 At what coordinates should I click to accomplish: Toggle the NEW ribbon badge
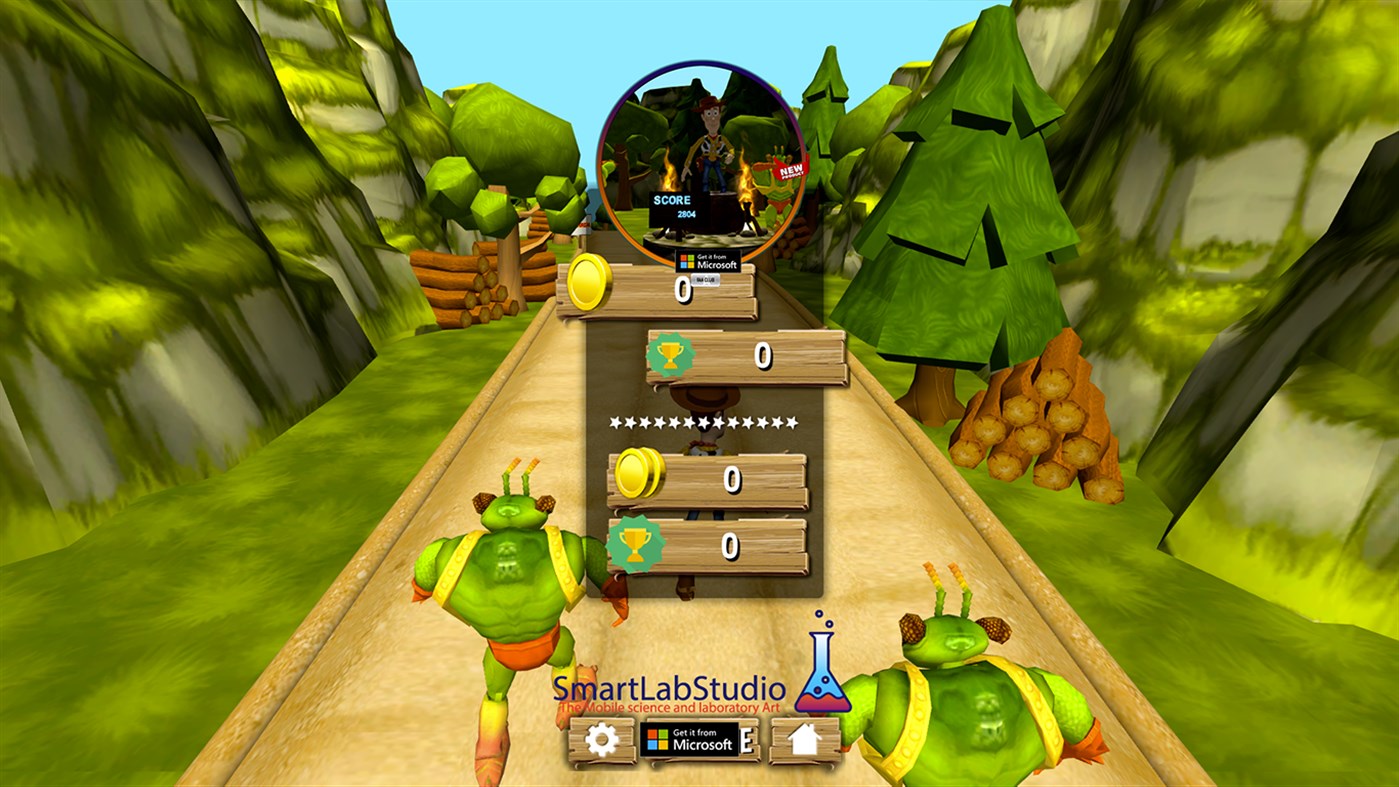point(789,169)
